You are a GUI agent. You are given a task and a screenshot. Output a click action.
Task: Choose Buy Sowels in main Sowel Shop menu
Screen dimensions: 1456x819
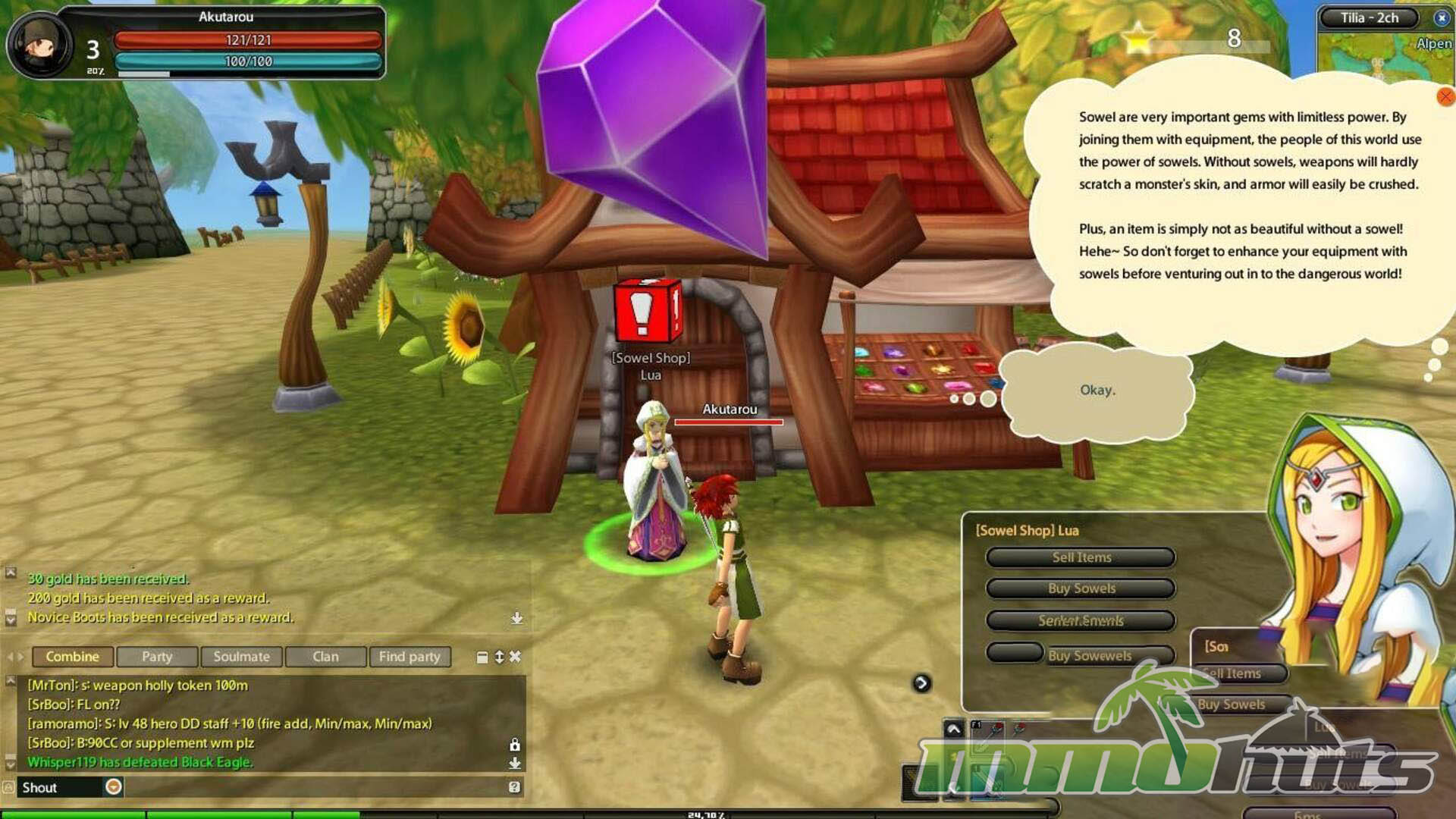pos(1081,588)
